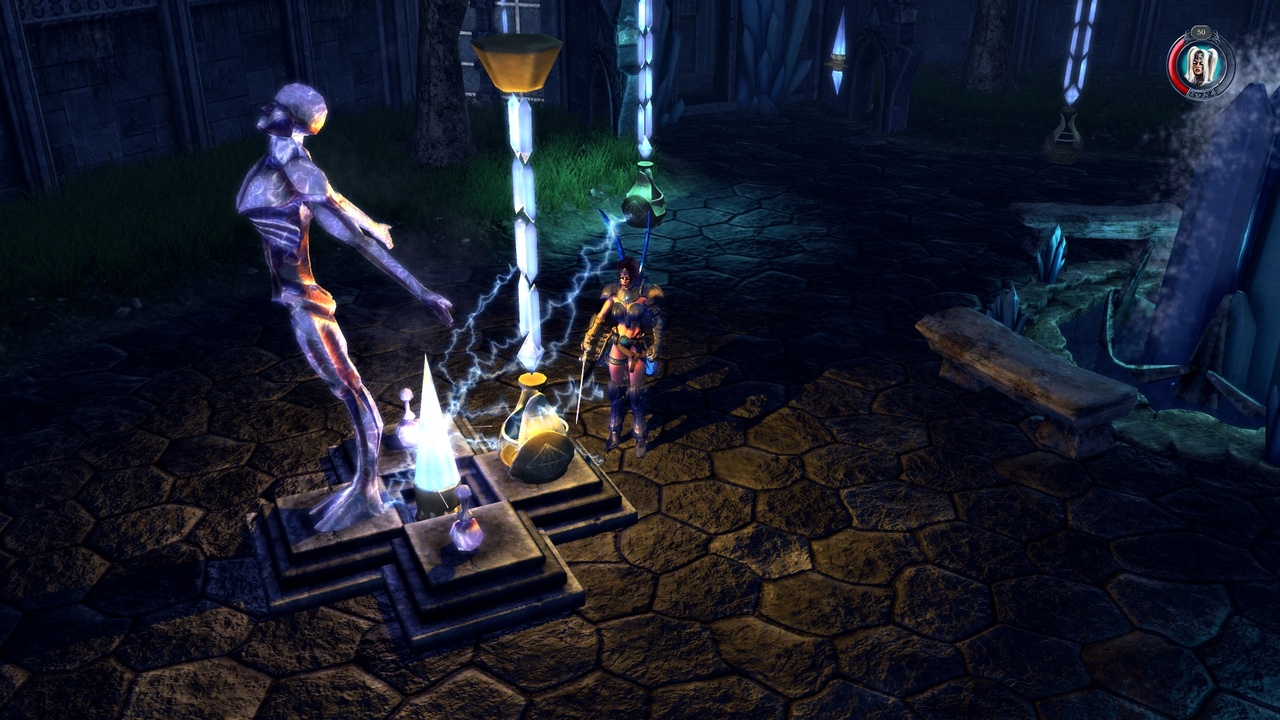Select the white-haired character portrait
The width and height of the screenshot is (1280, 720).
tap(1200, 68)
